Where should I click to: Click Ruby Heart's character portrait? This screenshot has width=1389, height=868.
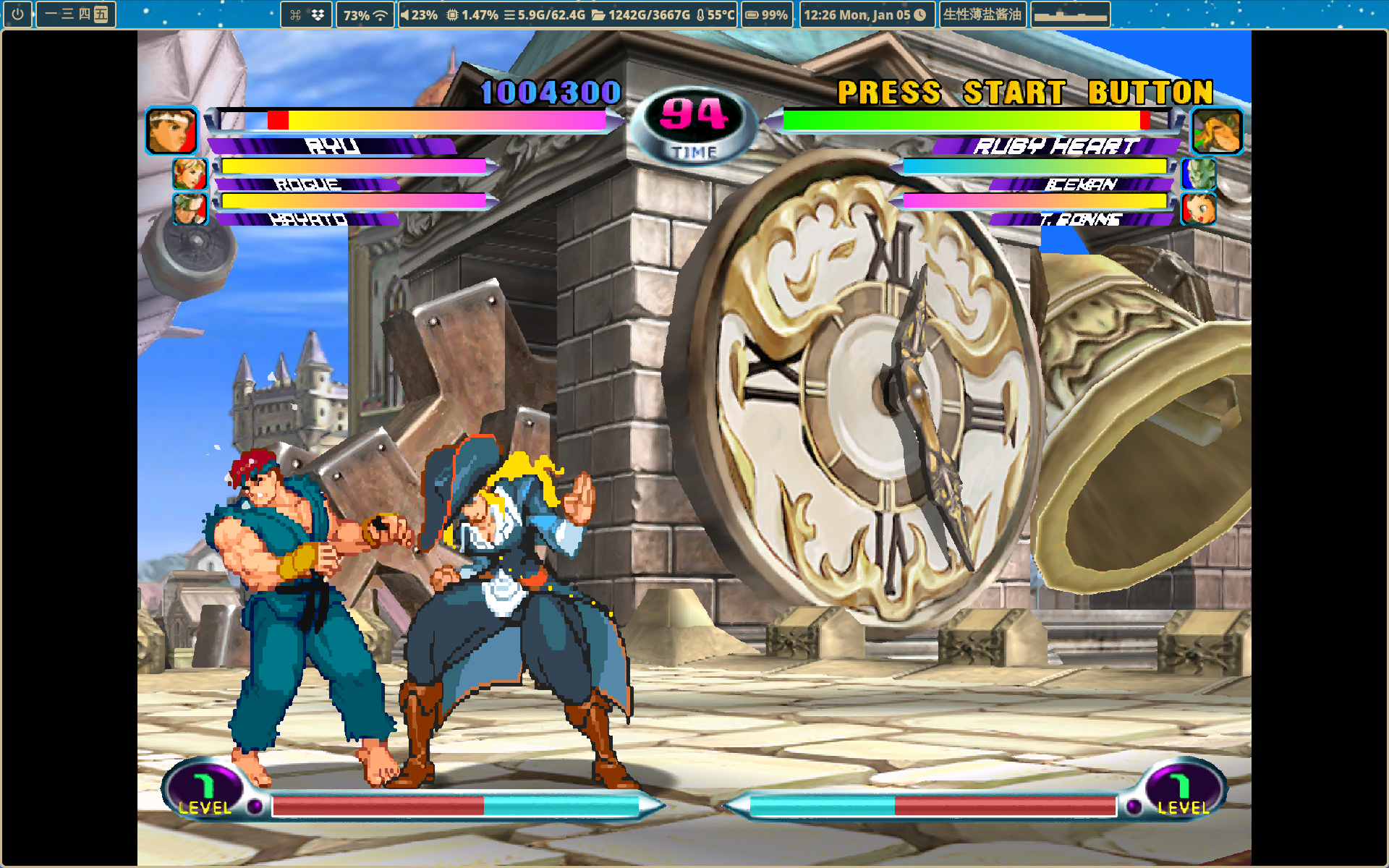1217,131
